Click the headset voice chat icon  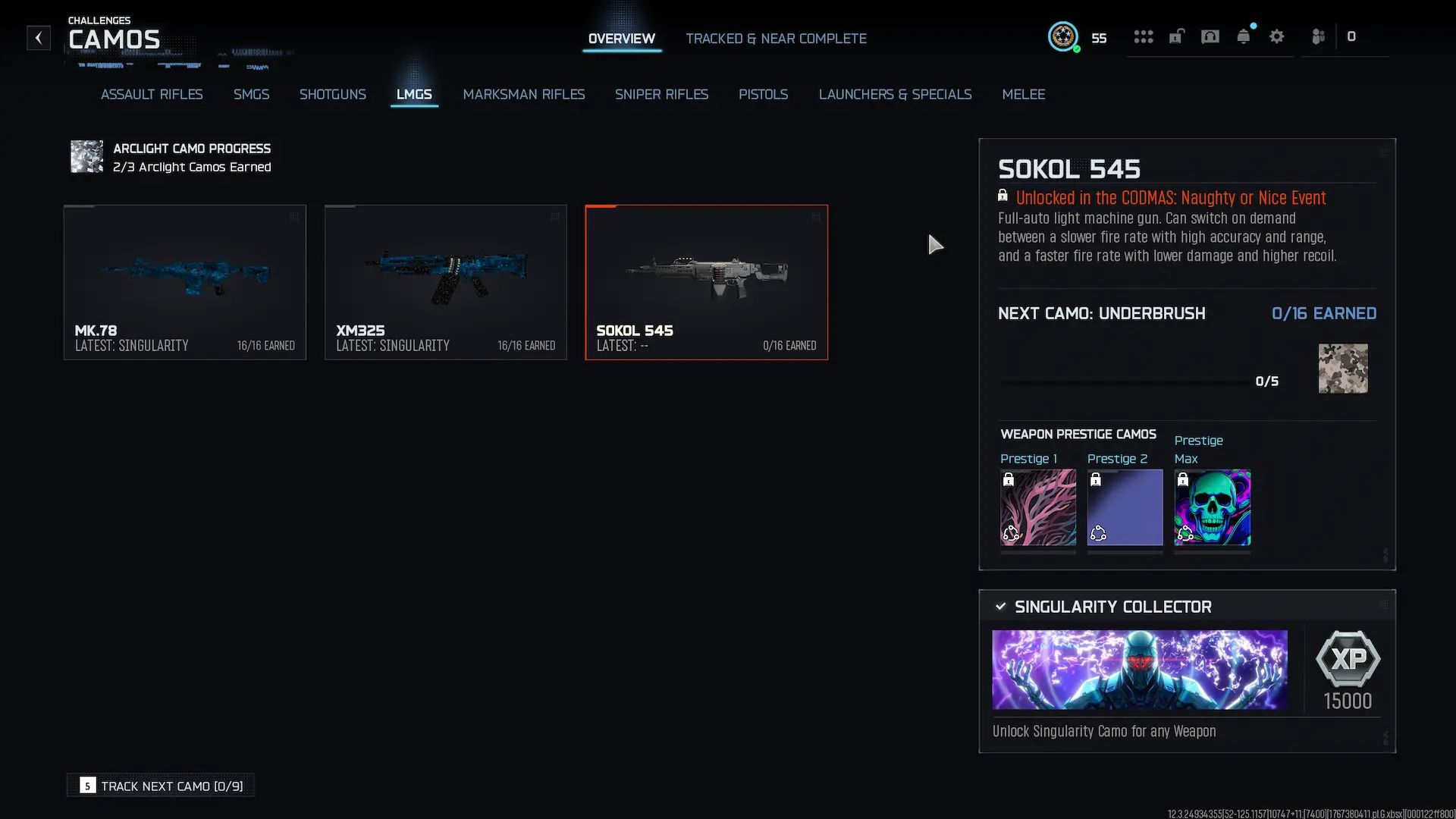pos(1210,36)
